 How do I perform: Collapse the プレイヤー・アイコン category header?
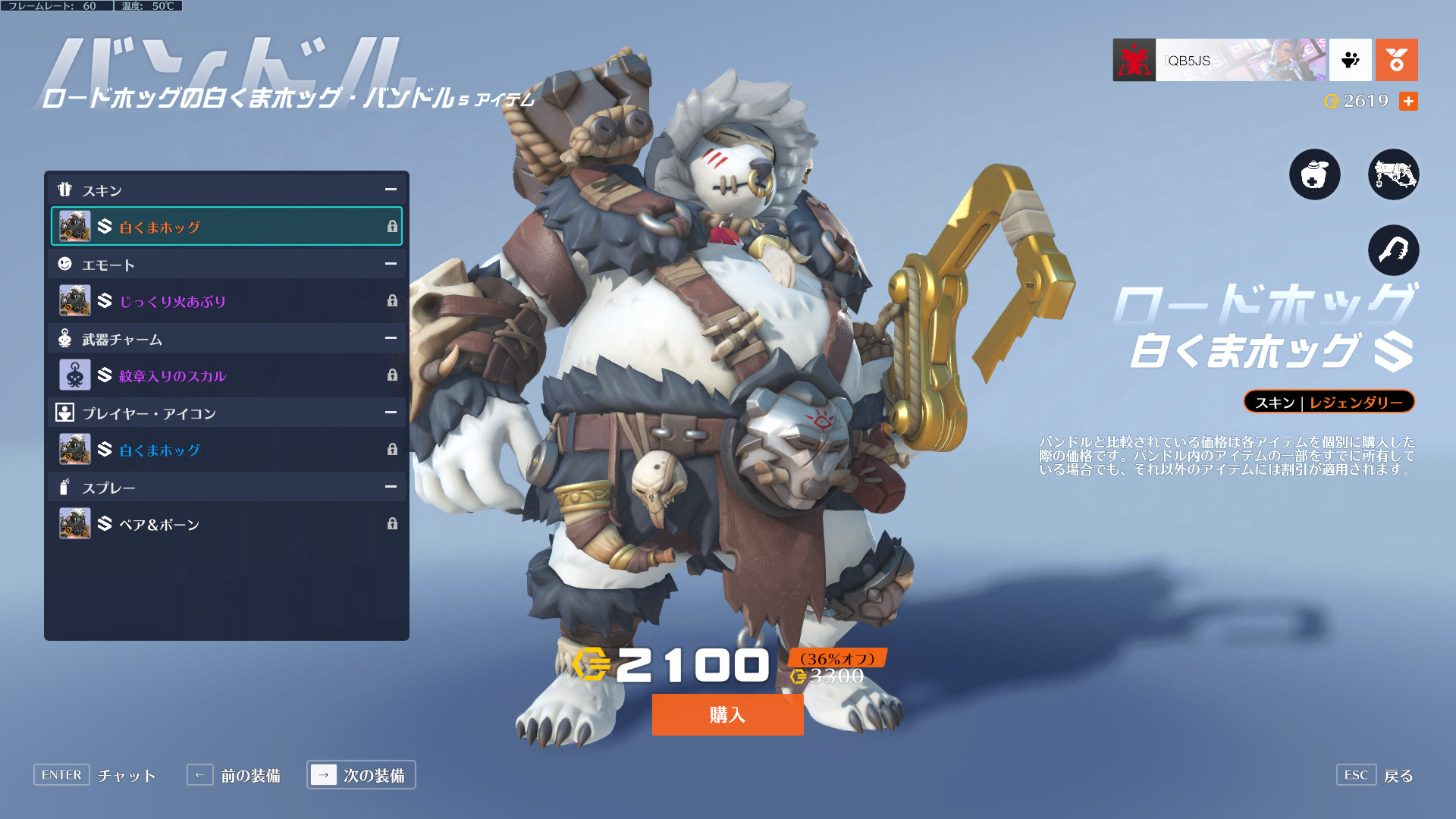point(391,413)
